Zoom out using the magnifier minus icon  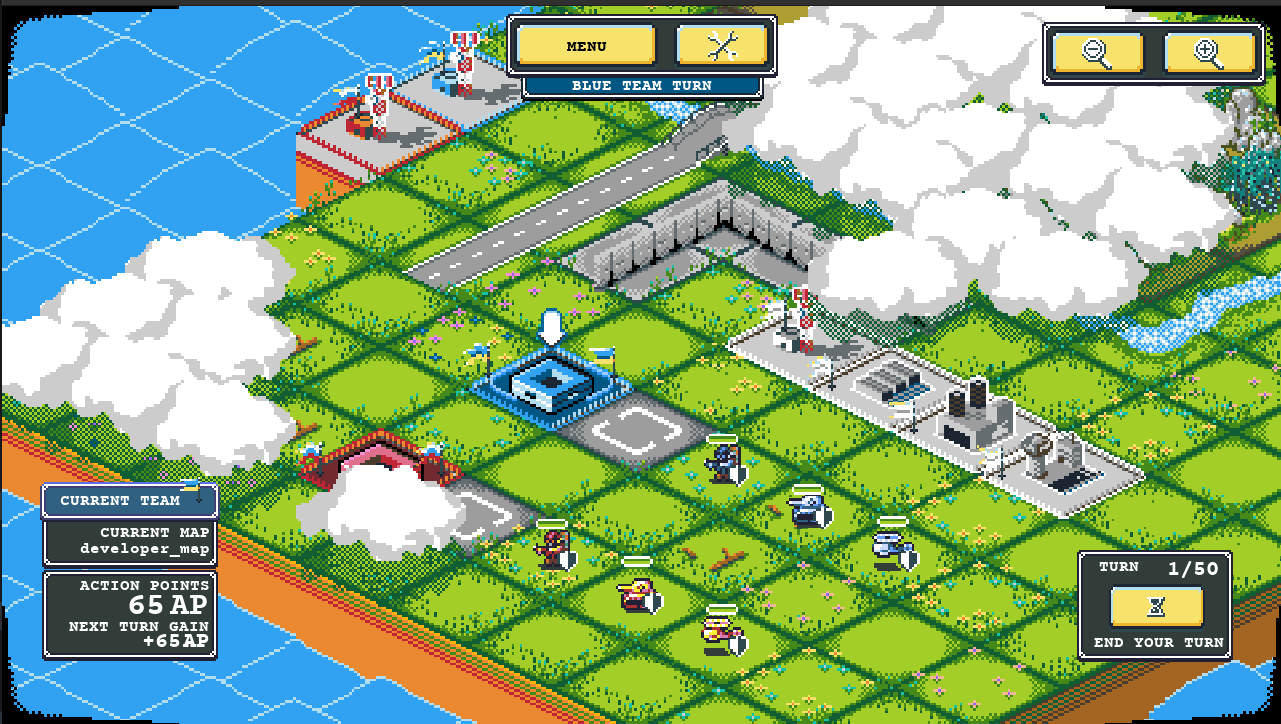[x=1099, y=53]
